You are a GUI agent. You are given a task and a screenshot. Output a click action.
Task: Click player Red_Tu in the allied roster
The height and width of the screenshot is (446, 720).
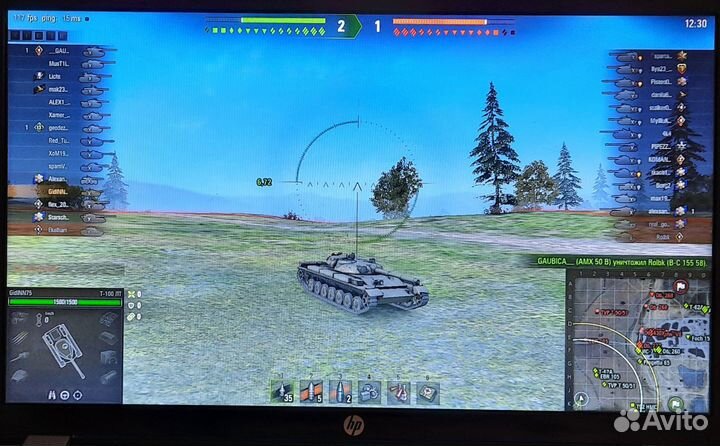[x=60, y=141]
